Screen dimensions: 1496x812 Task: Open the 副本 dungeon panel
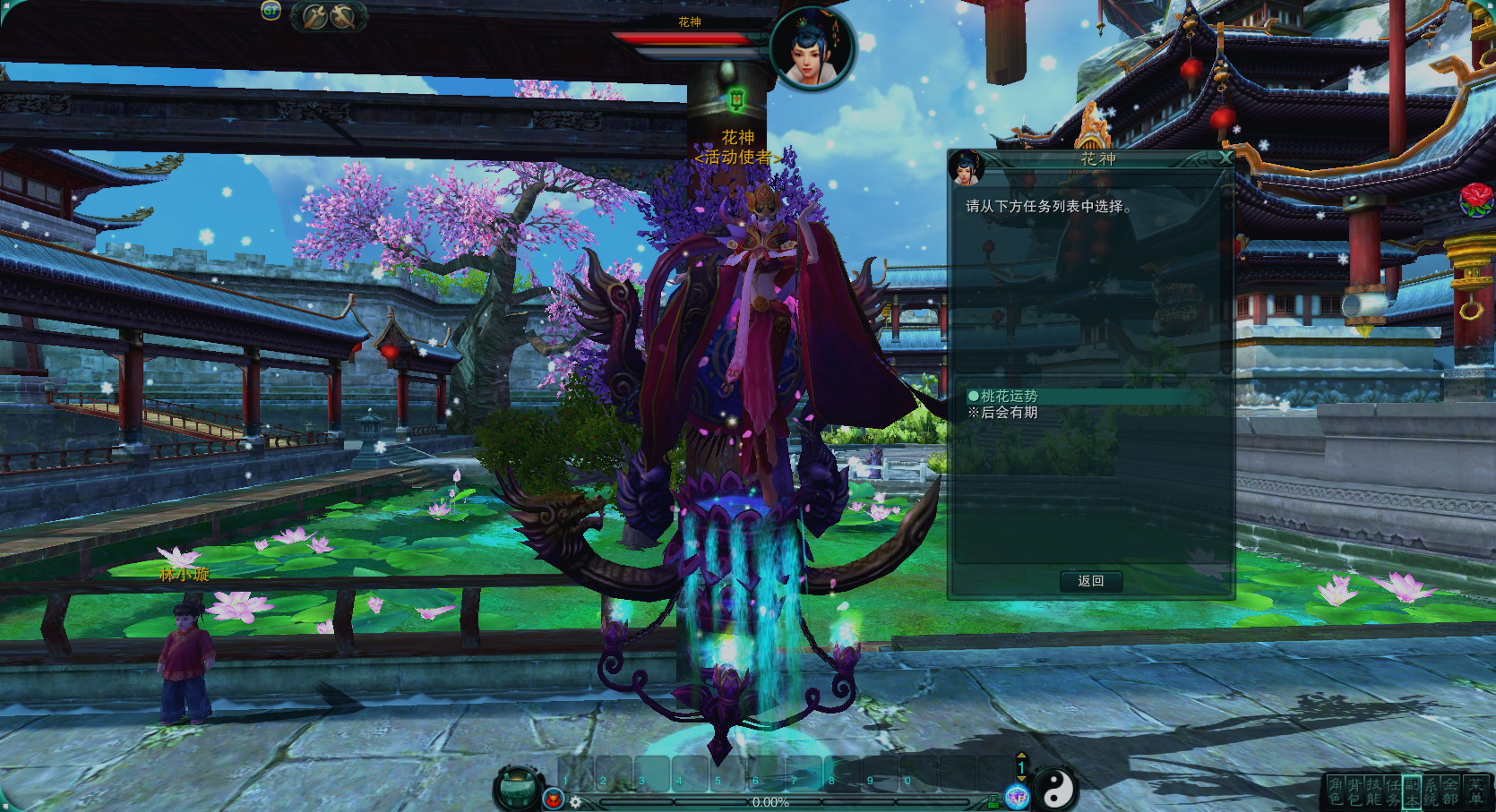(x=1412, y=791)
